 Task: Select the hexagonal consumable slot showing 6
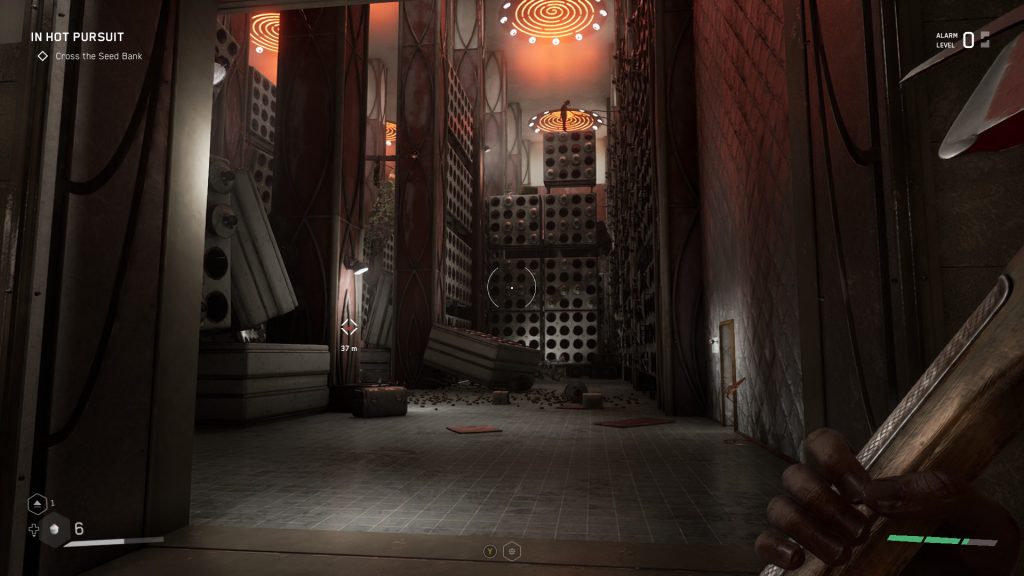coord(55,529)
